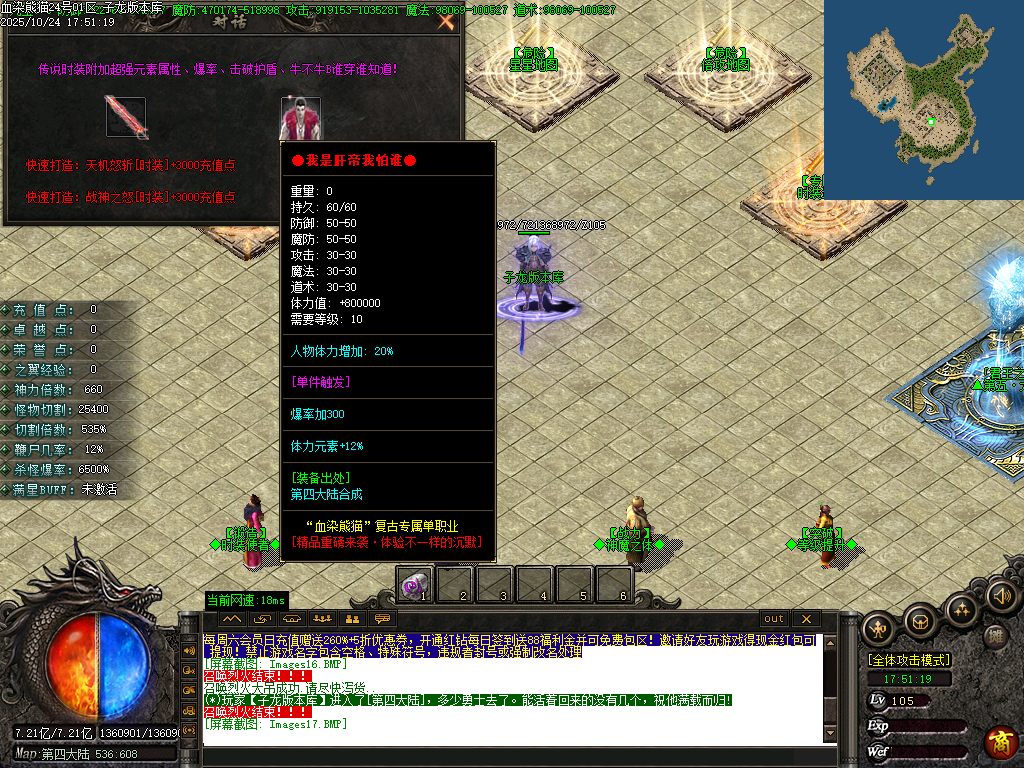Viewport: 1024px width, 768px height.
Task: Open the two-person group button above chat
Action: [x=351, y=619]
